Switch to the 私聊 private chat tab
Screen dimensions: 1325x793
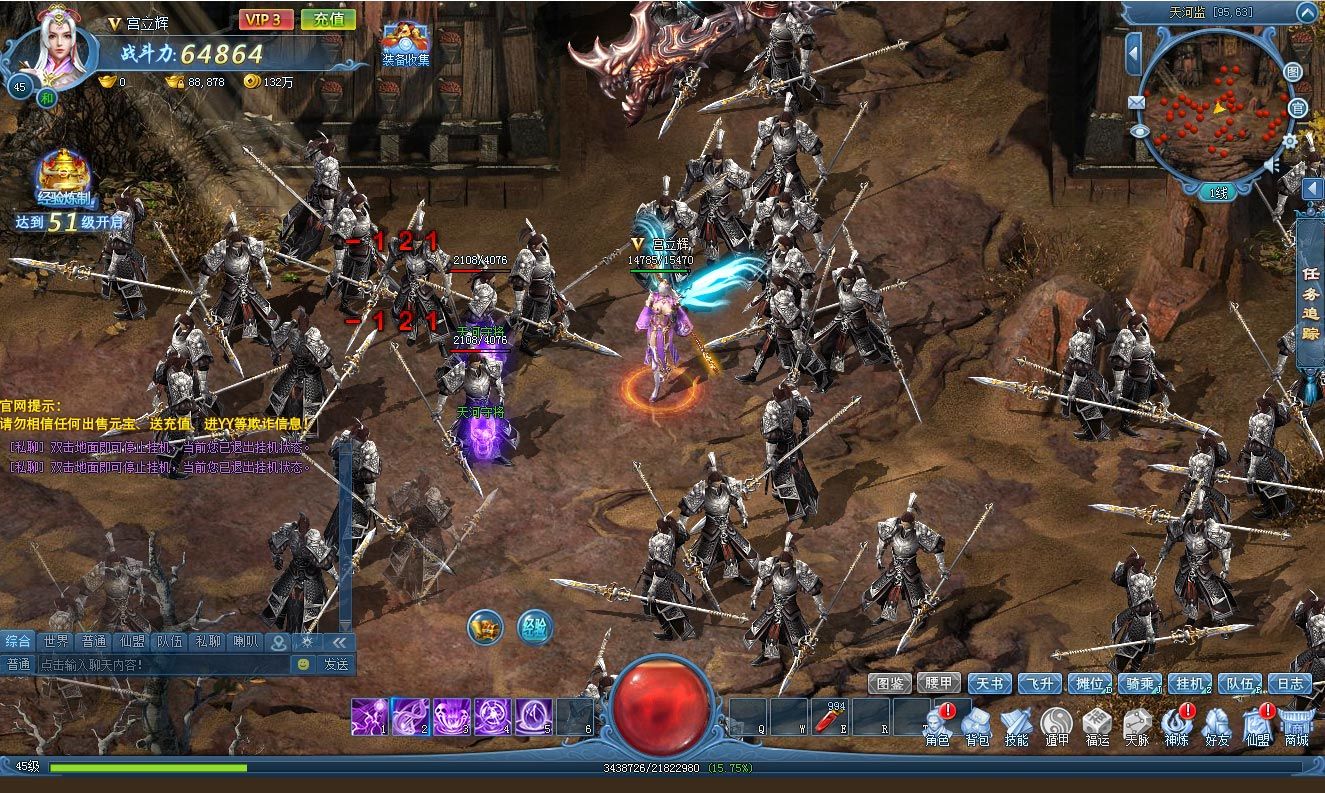[x=207, y=642]
